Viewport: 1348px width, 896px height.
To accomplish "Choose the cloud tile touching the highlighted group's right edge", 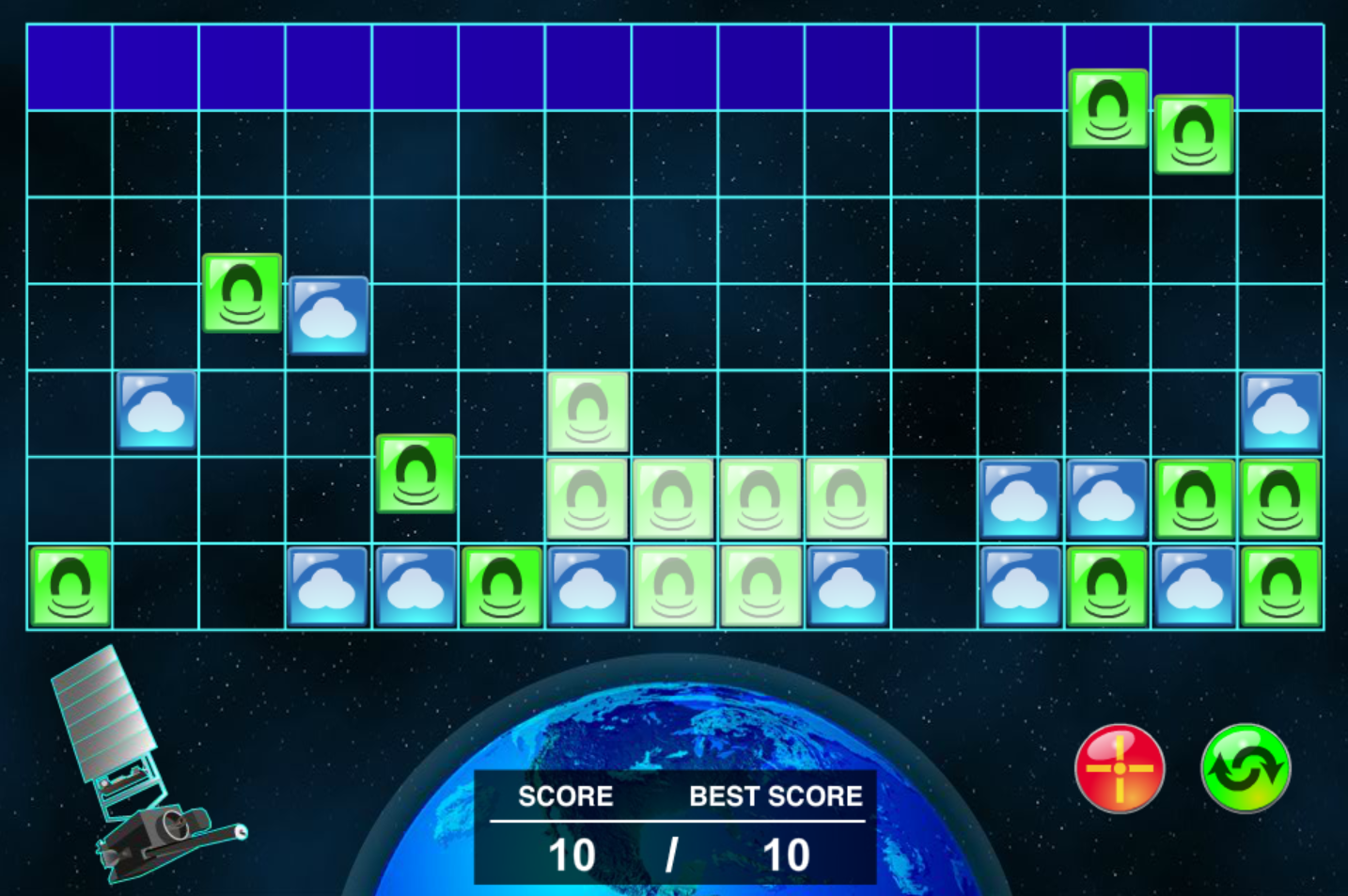I will pyautogui.click(x=847, y=586).
